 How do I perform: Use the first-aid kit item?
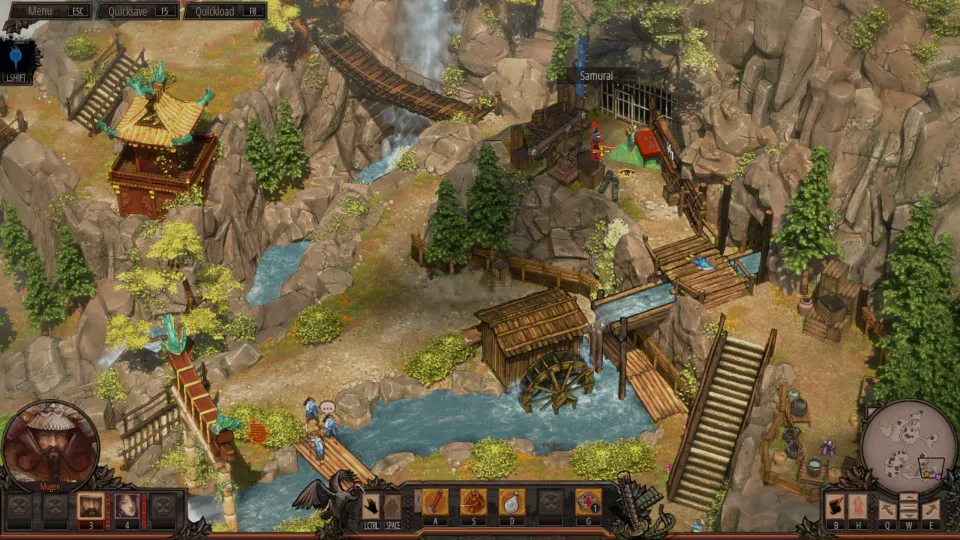click(x=588, y=502)
